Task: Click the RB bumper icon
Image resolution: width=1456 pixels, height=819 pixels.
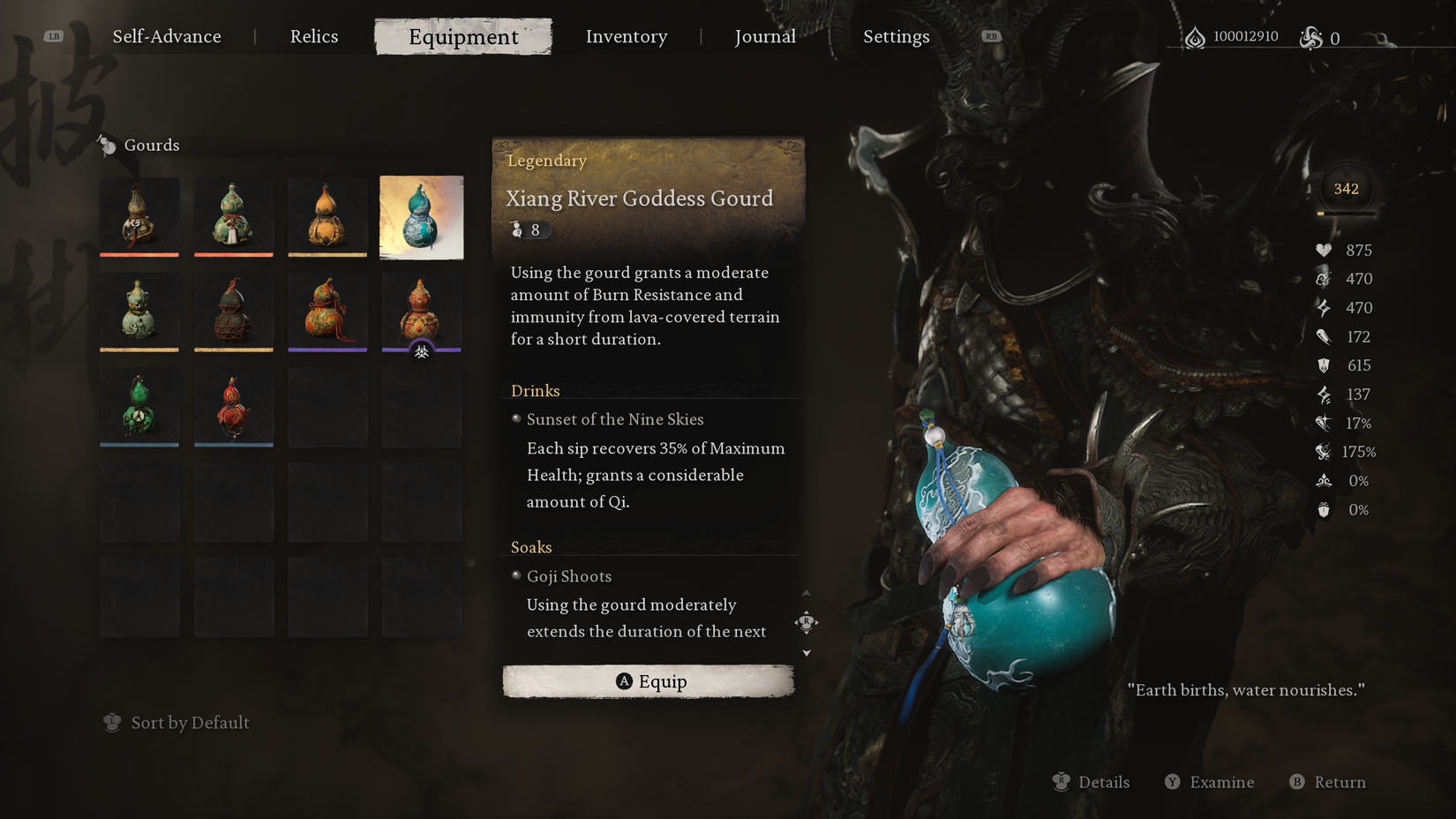Action: [991, 36]
